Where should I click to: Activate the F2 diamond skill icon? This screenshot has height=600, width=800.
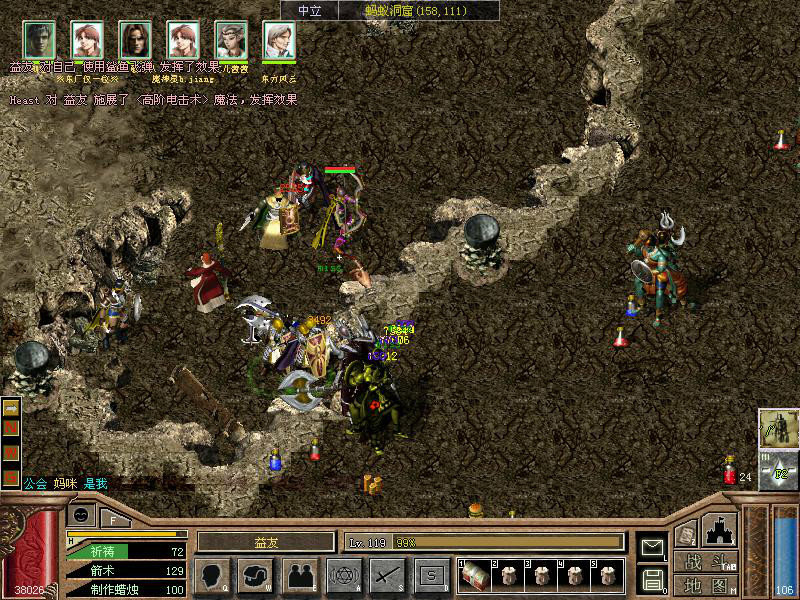(777, 470)
